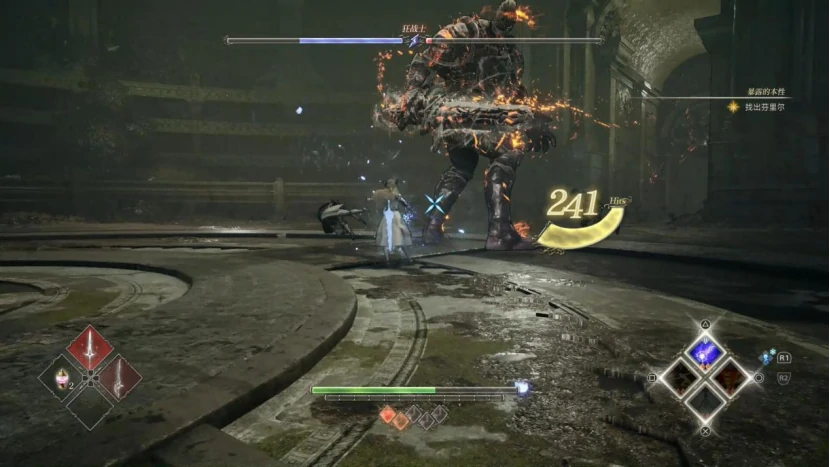
Task: Activate the glowing blue skill icon
Action: [x=705, y=350]
